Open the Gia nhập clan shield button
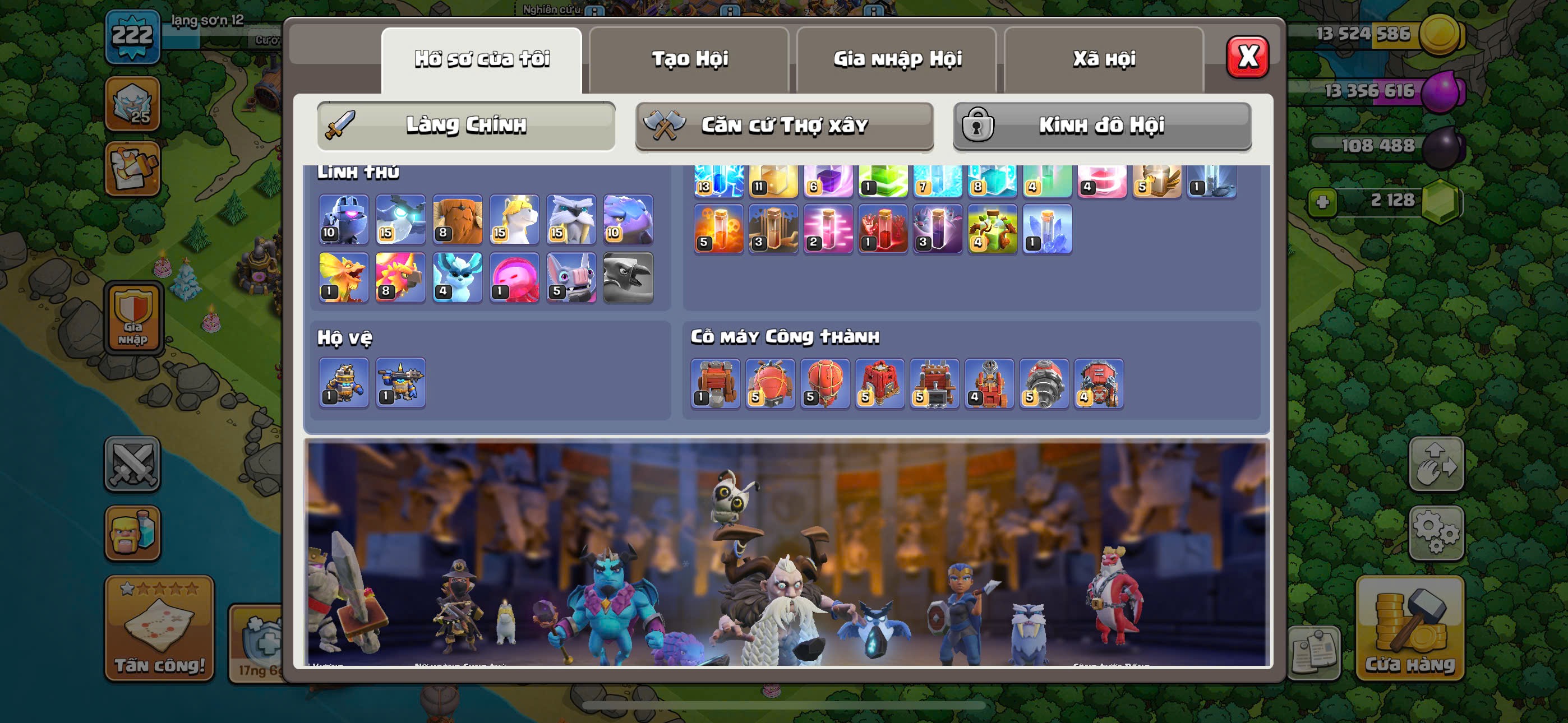This screenshot has width=1568, height=723. (133, 318)
